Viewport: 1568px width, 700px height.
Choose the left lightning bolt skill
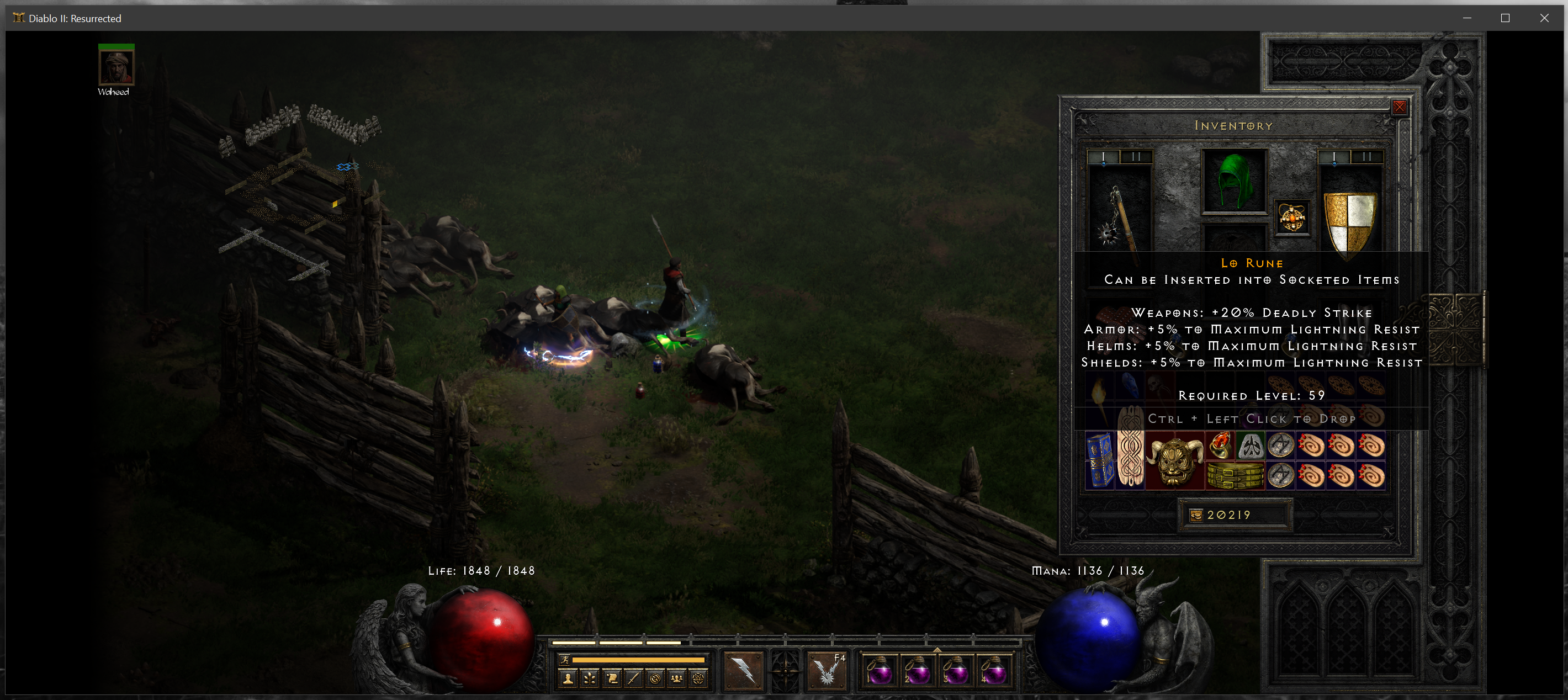743,671
